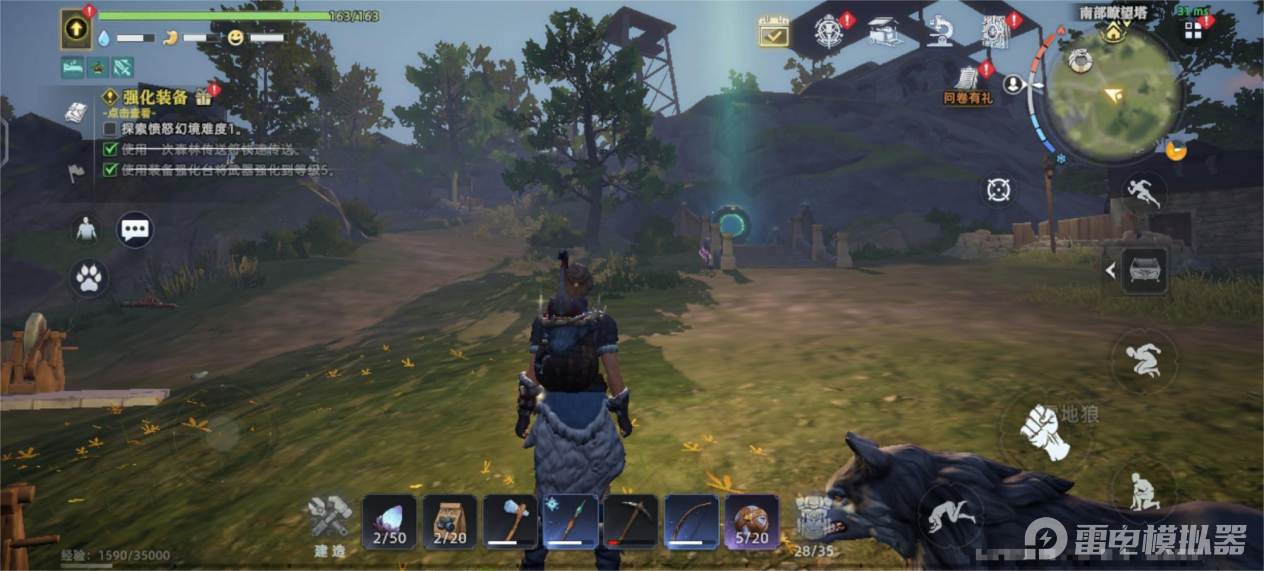Open the calendar check-in icon

tap(774, 32)
